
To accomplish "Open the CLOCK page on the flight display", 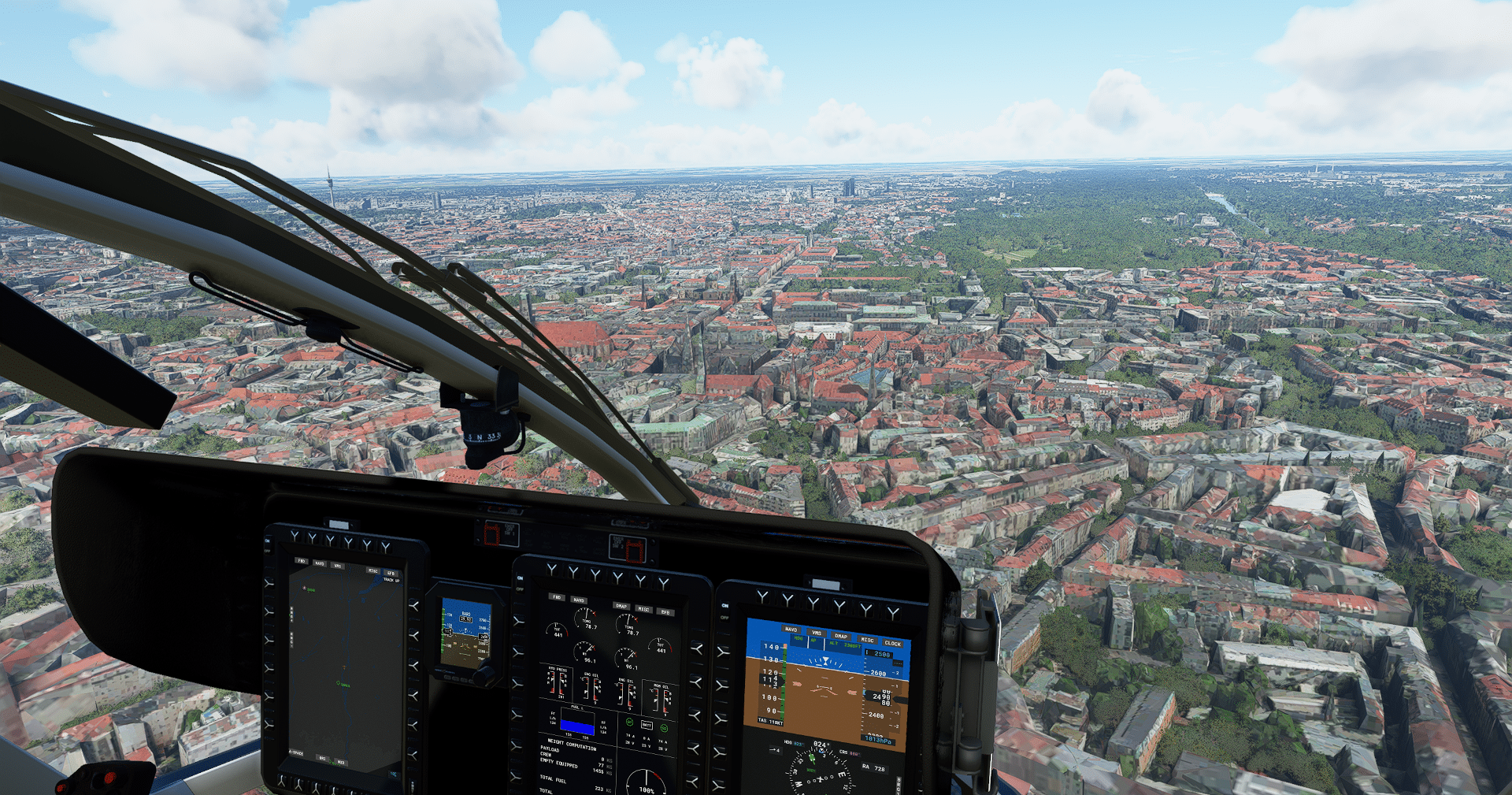I will tap(892, 643).
